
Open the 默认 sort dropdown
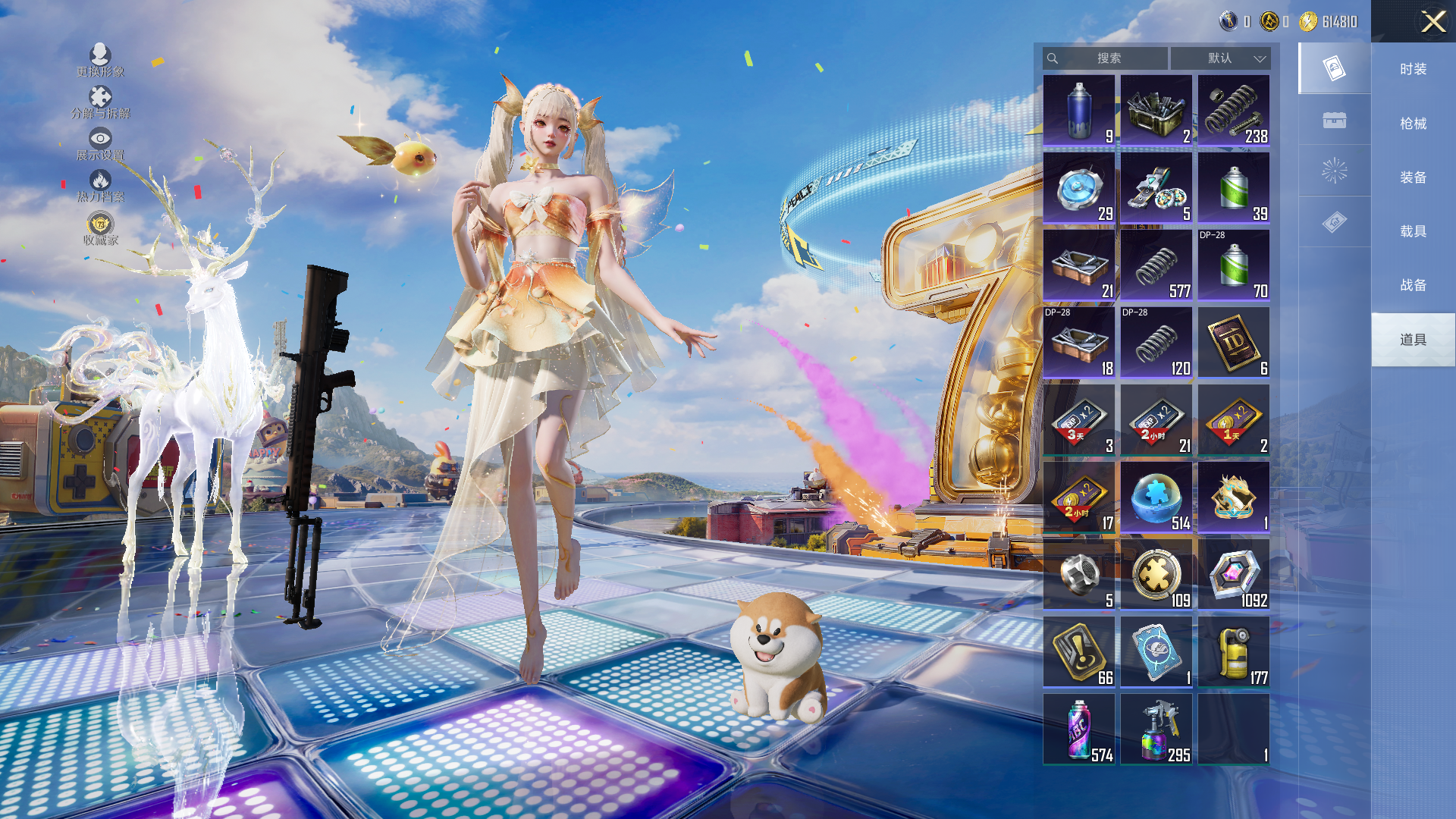pyautogui.click(x=1220, y=58)
